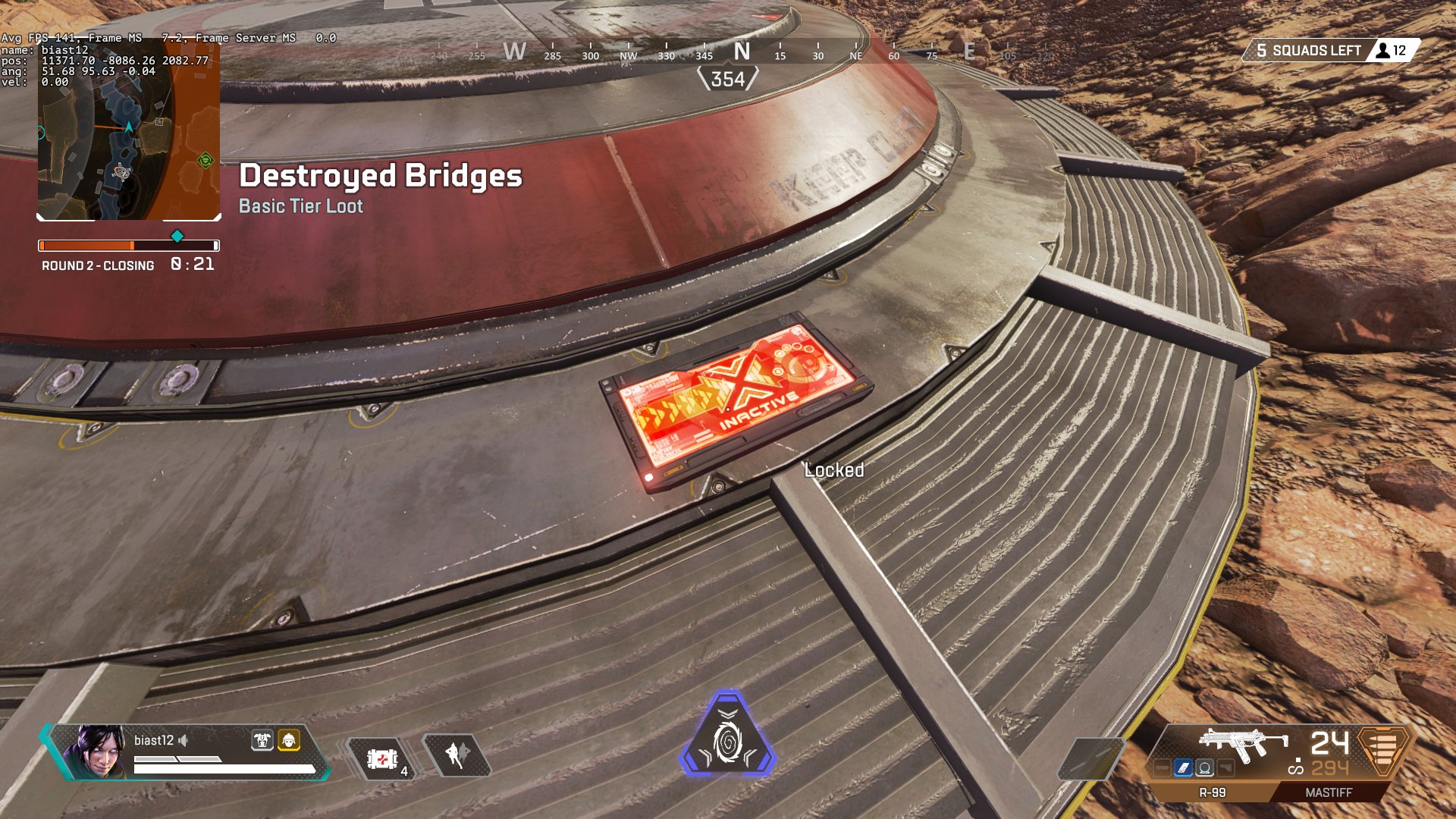Click Wraith's legend portrait

point(97,751)
